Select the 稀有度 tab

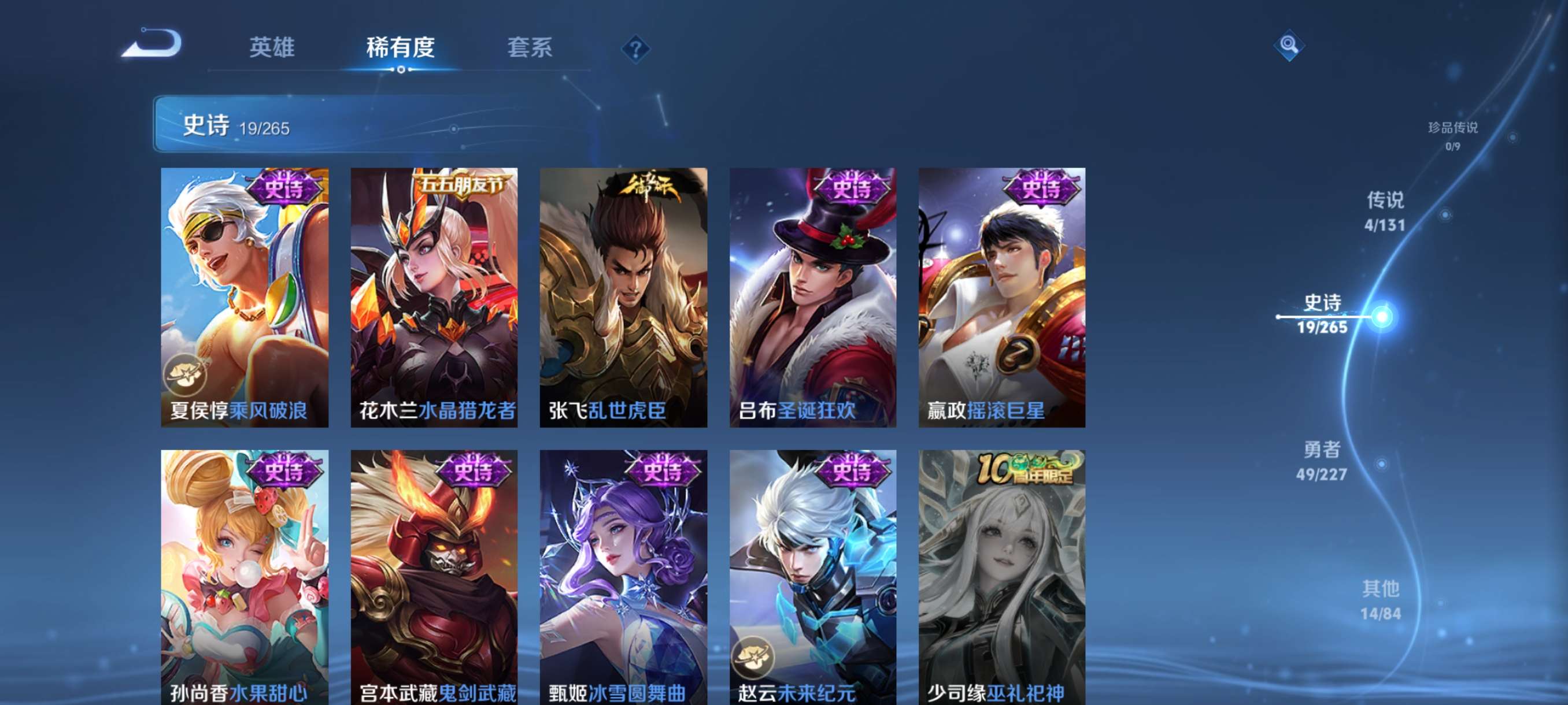click(400, 47)
